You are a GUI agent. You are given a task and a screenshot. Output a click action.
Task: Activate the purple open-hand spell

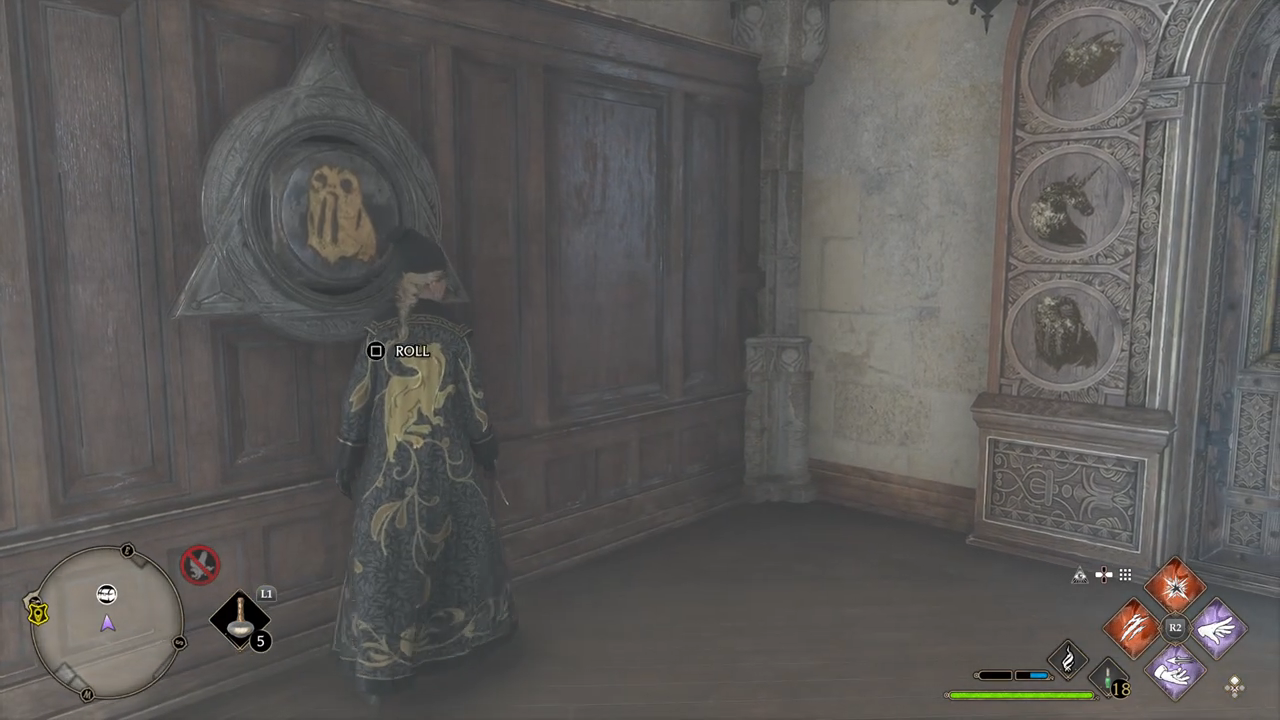click(1218, 628)
